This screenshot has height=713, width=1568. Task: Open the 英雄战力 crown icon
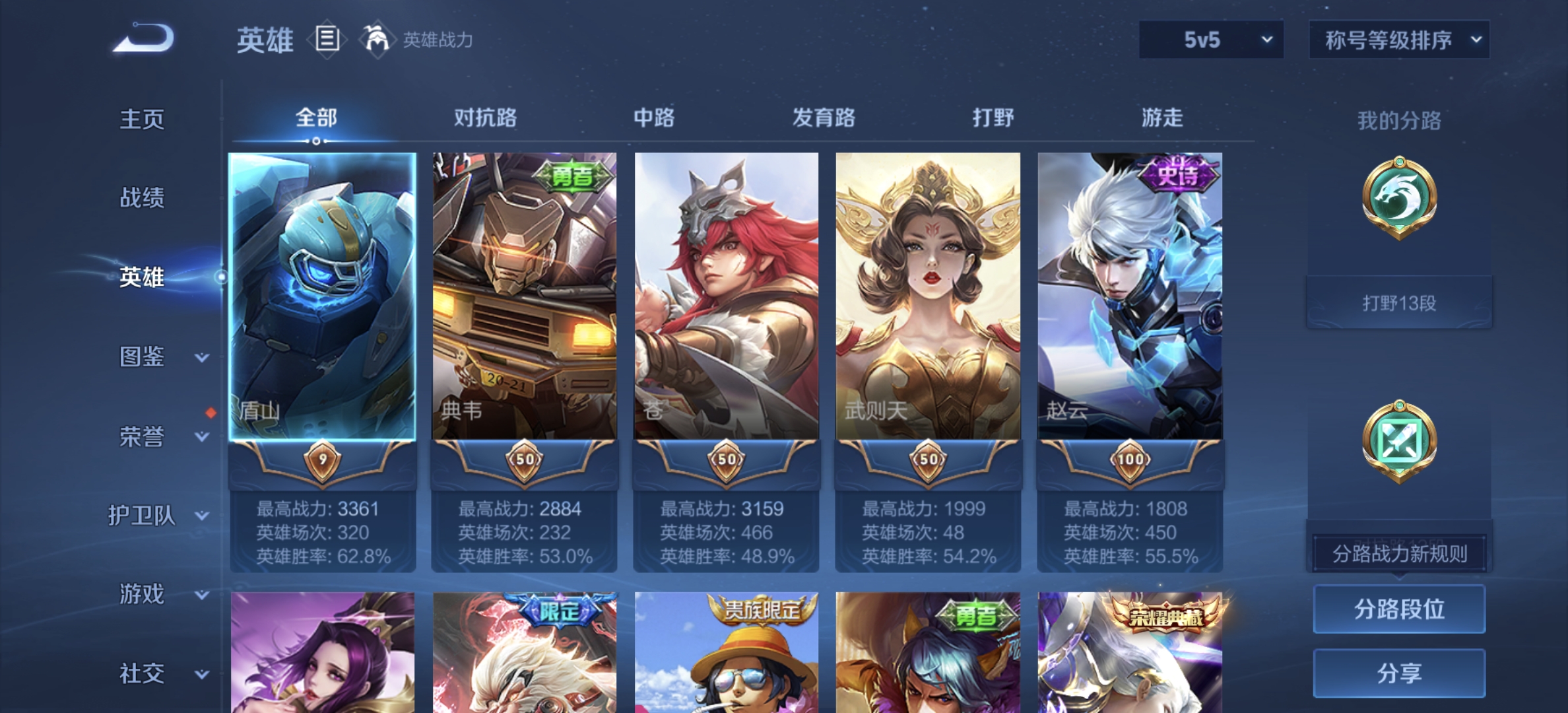pos(376,40)
